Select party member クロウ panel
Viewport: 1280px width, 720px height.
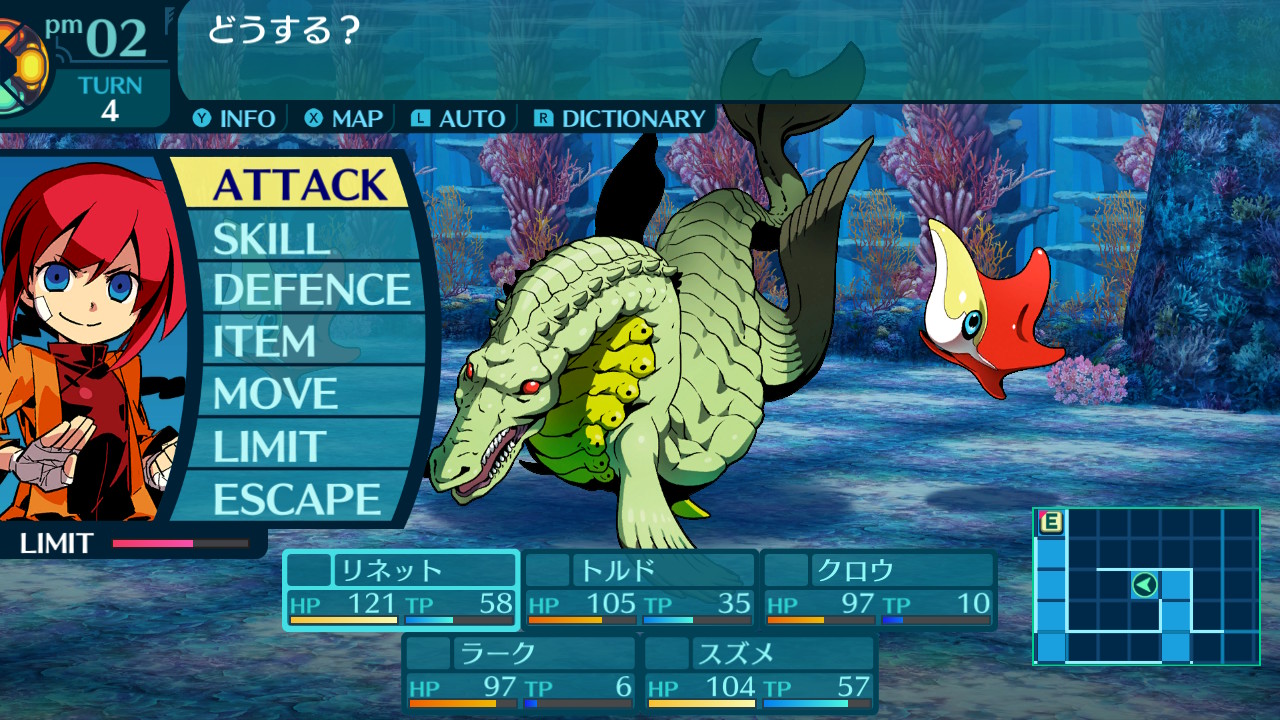[879, 590]
